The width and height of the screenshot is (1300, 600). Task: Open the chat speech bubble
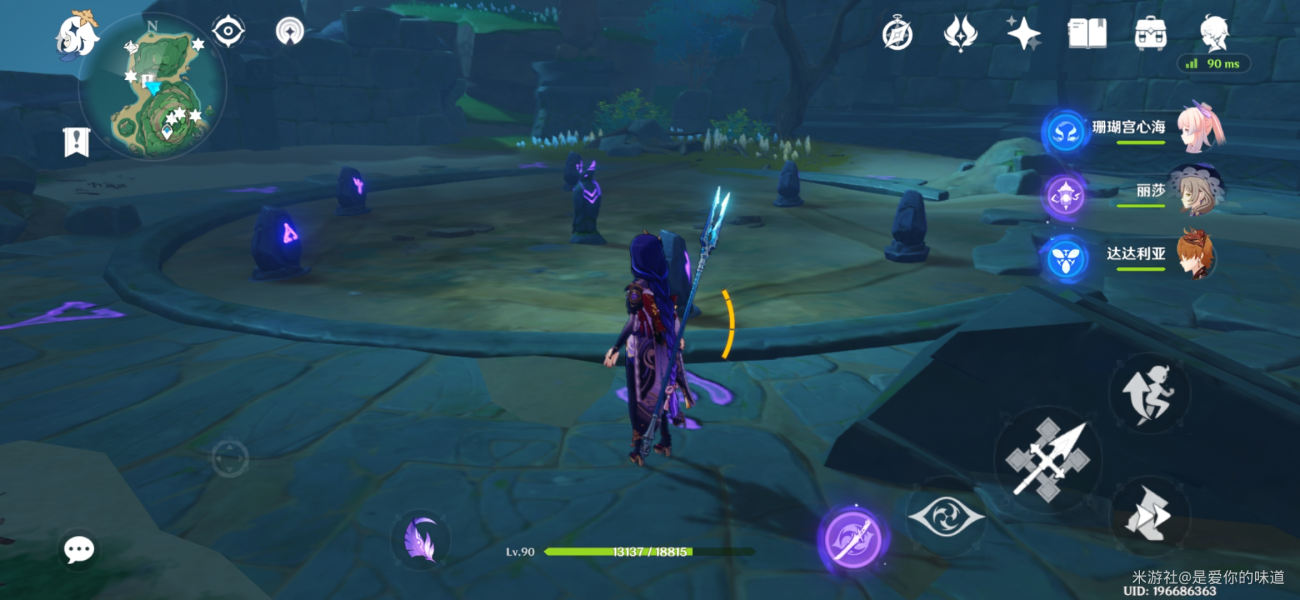tap(79, 549)
